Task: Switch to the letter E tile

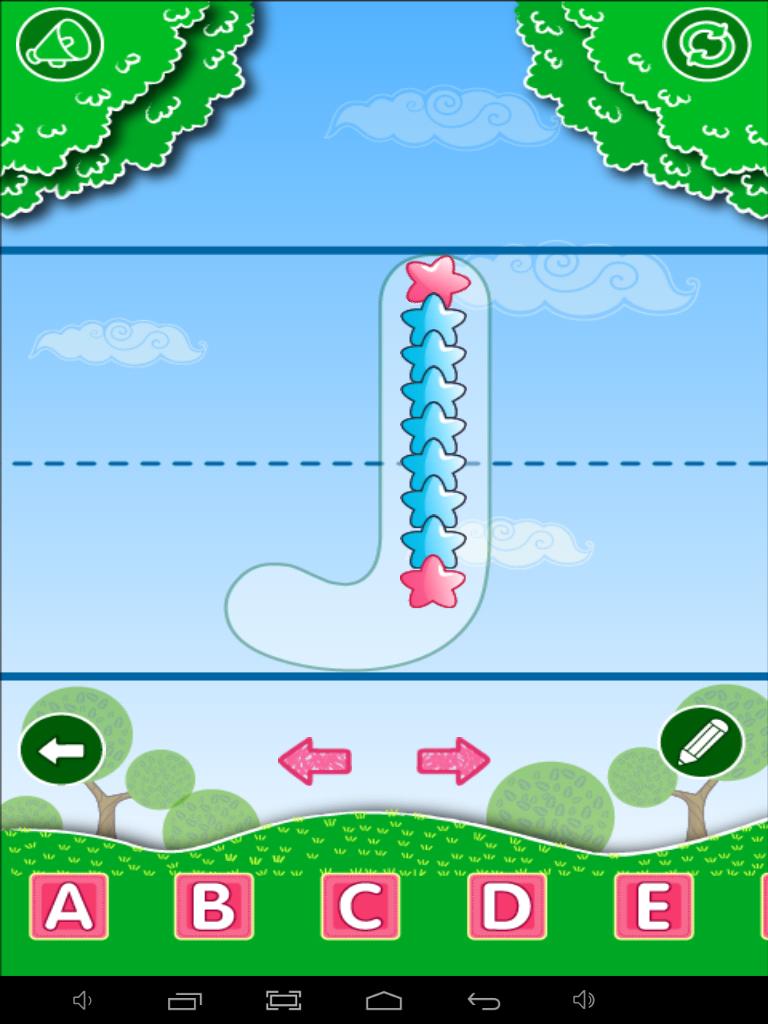Action: (x=653, y=906)
